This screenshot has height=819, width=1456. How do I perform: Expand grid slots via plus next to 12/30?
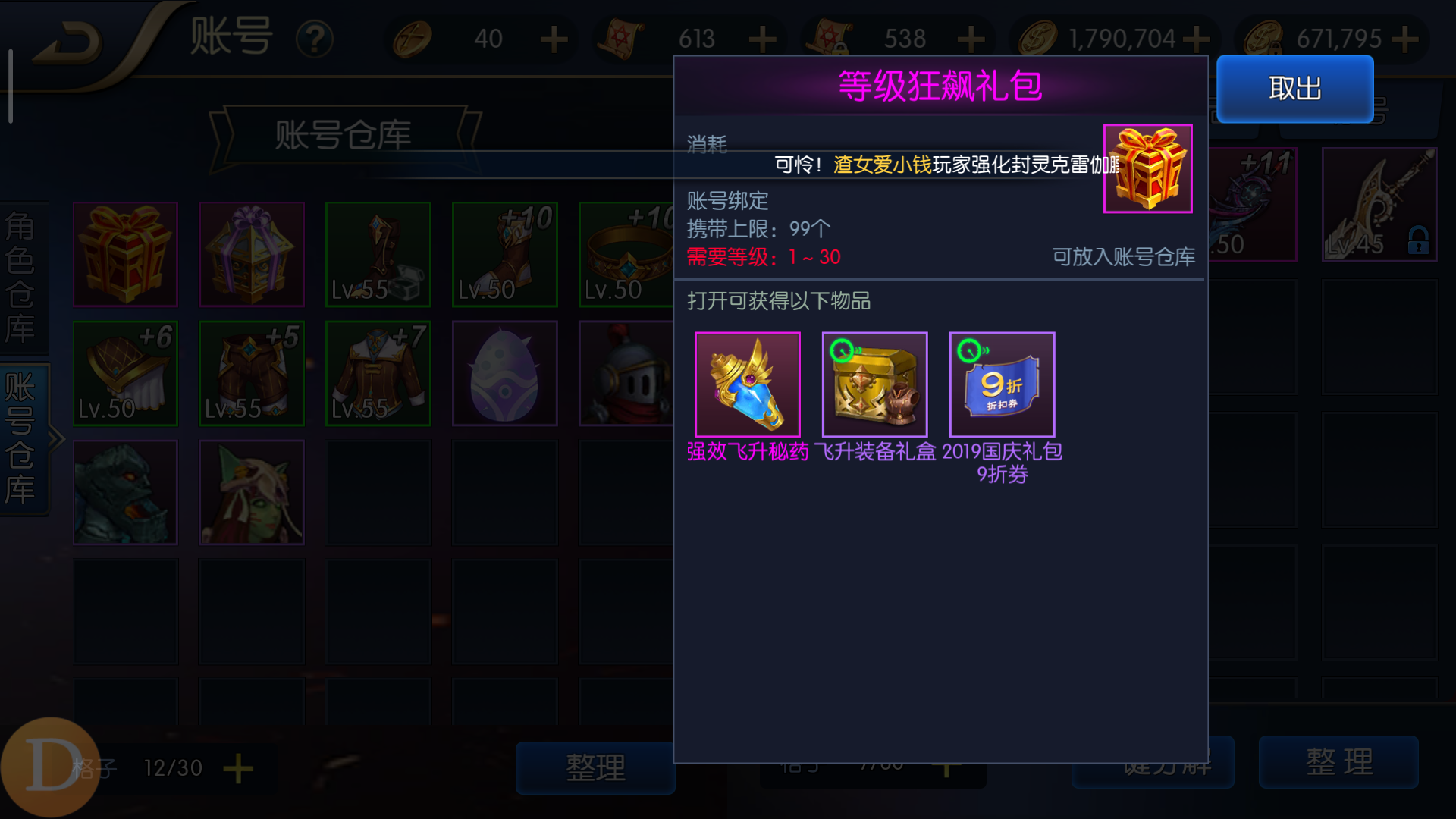click(237, 768)
